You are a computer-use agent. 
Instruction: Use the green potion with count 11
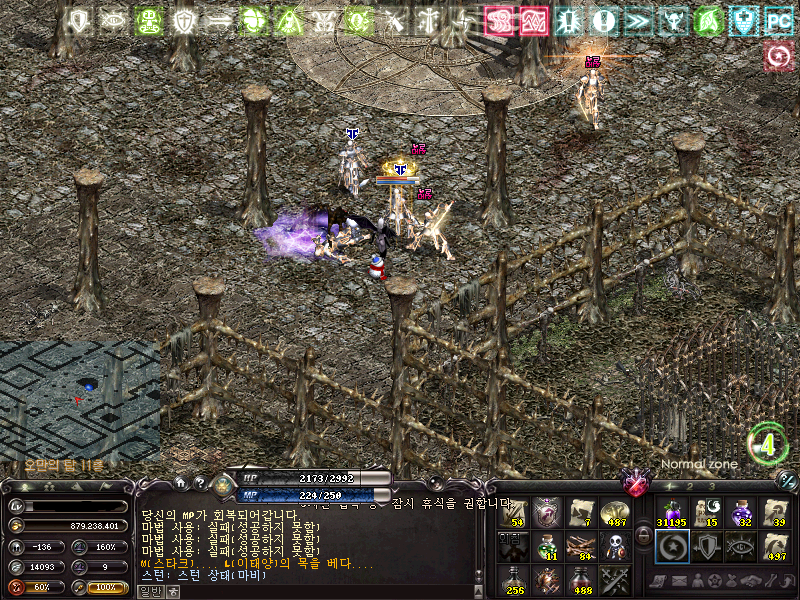pyautogui.click(x=546, y=546)
